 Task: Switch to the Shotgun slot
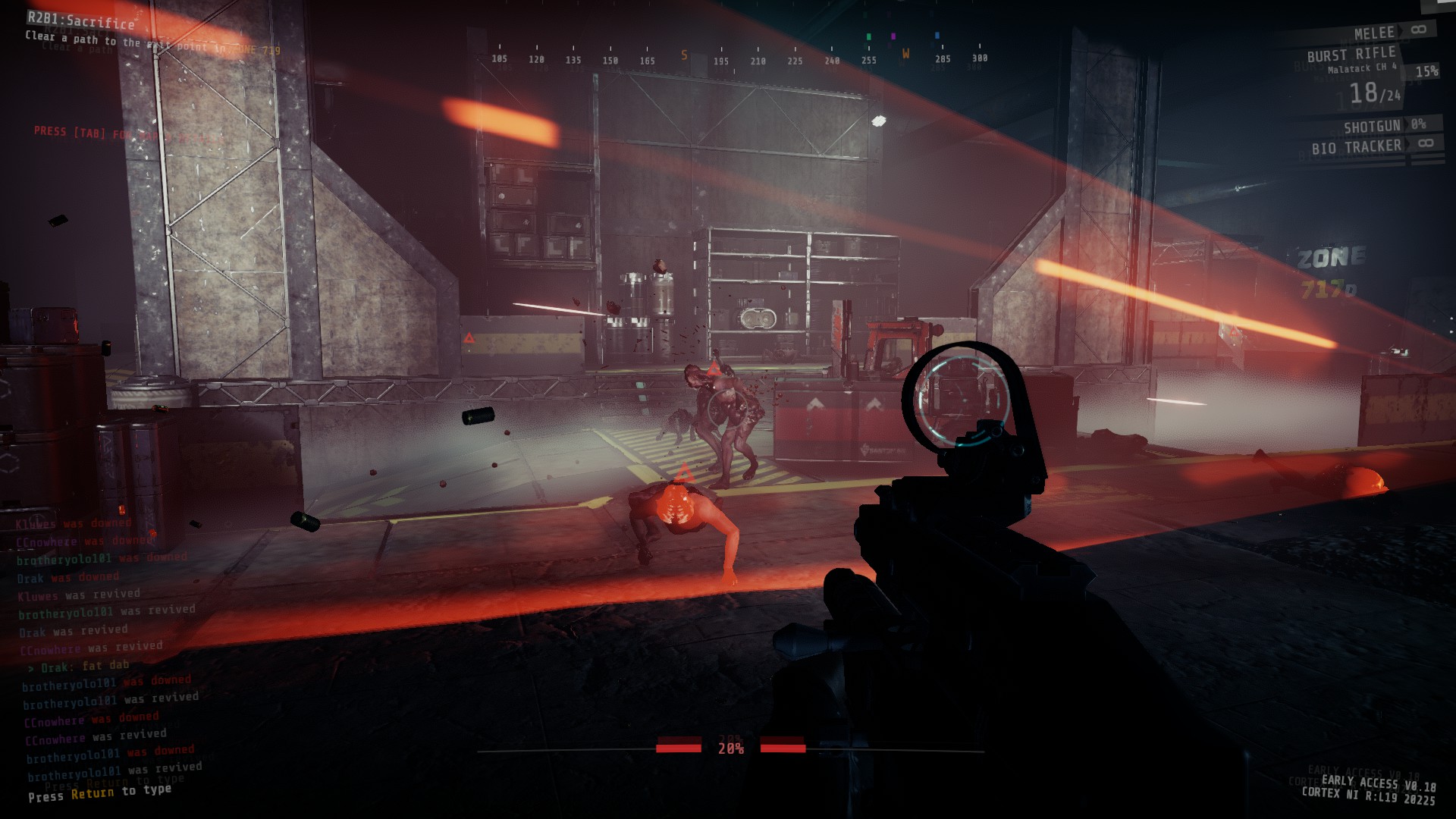point(1372,126)
